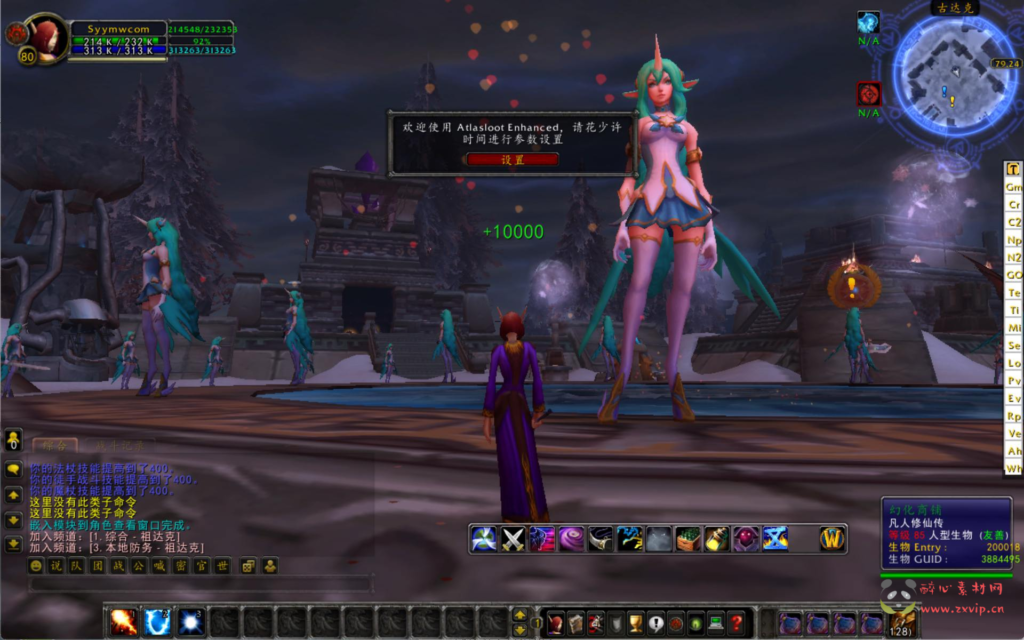Select the player portrait Syymwcom
This screenshot has width=1024, height=640.
tap(46, 38)
